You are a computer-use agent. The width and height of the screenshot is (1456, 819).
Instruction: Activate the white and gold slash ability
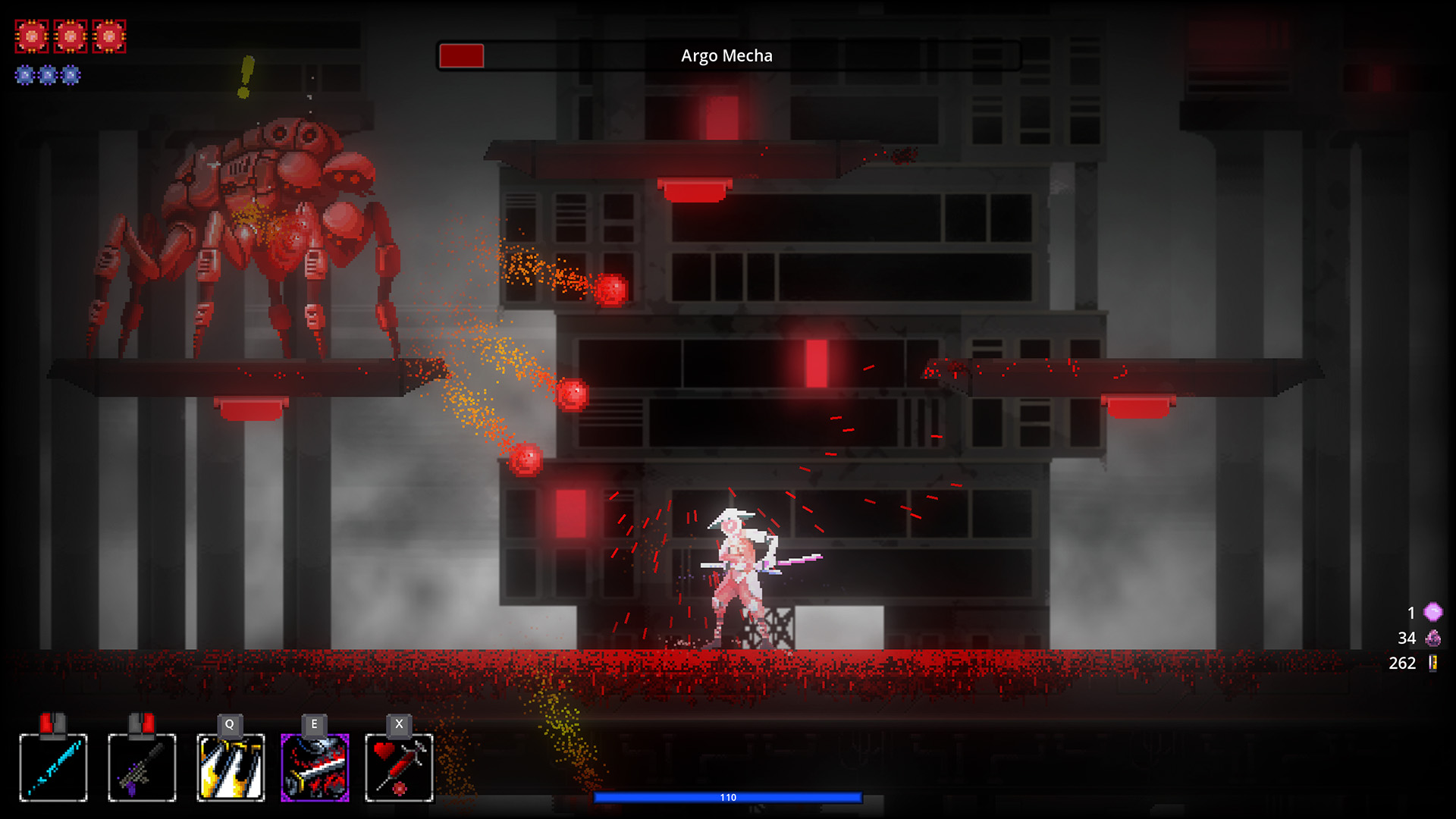coord(231,767)
